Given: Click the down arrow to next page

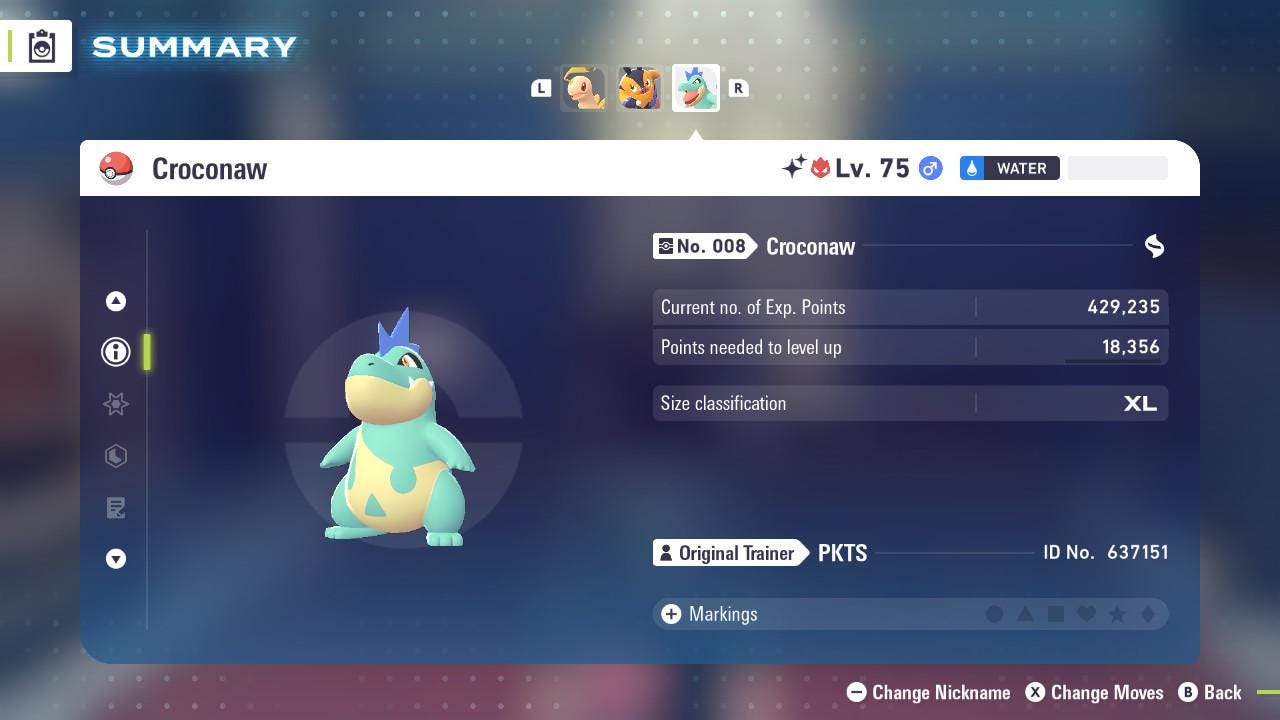Looking at the screenshot, I should [116, 559].
